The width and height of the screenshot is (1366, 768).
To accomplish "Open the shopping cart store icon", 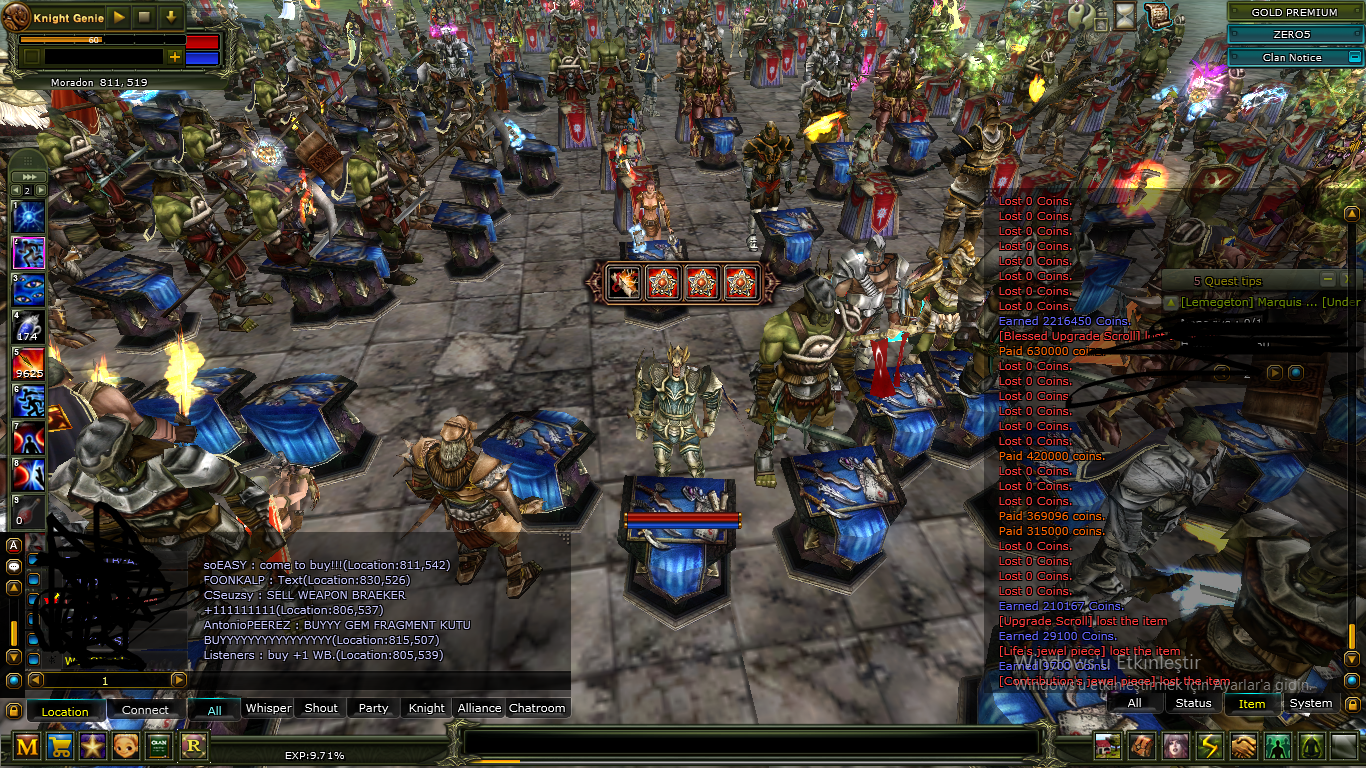I will pyautogui.click(x=60, y=746).
